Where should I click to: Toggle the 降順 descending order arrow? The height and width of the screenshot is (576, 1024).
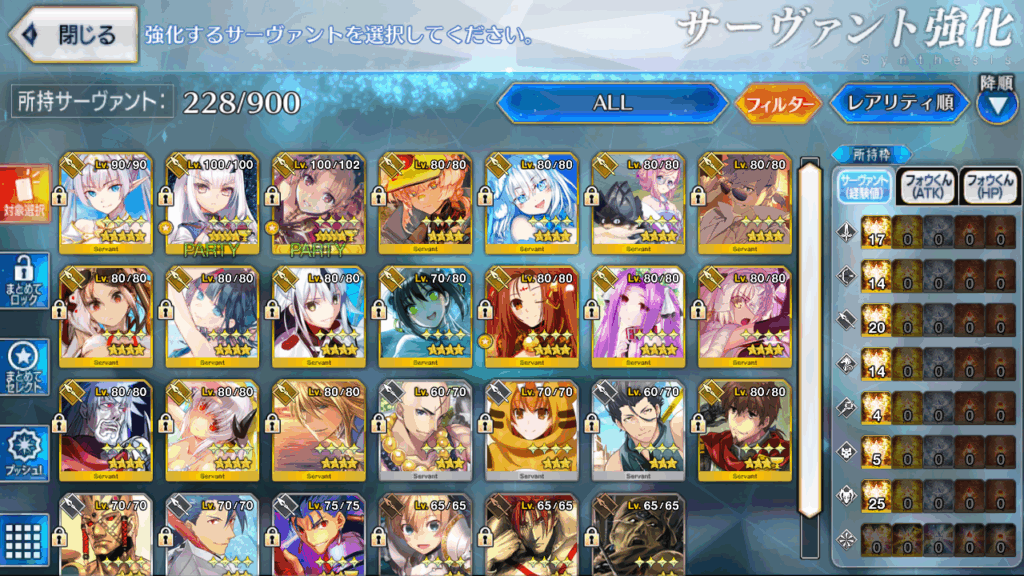996,104
